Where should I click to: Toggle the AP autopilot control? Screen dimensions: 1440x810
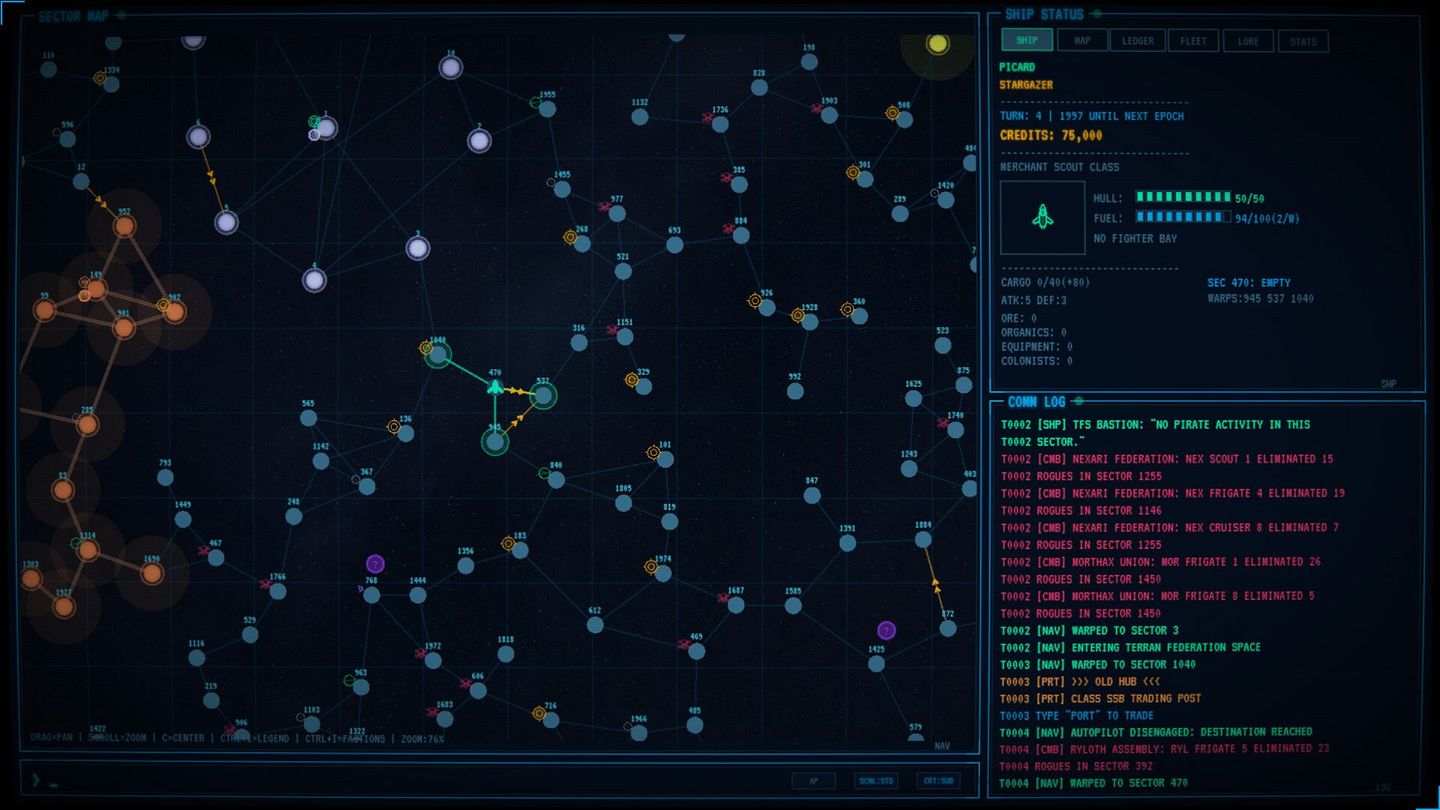pos(814,780)
